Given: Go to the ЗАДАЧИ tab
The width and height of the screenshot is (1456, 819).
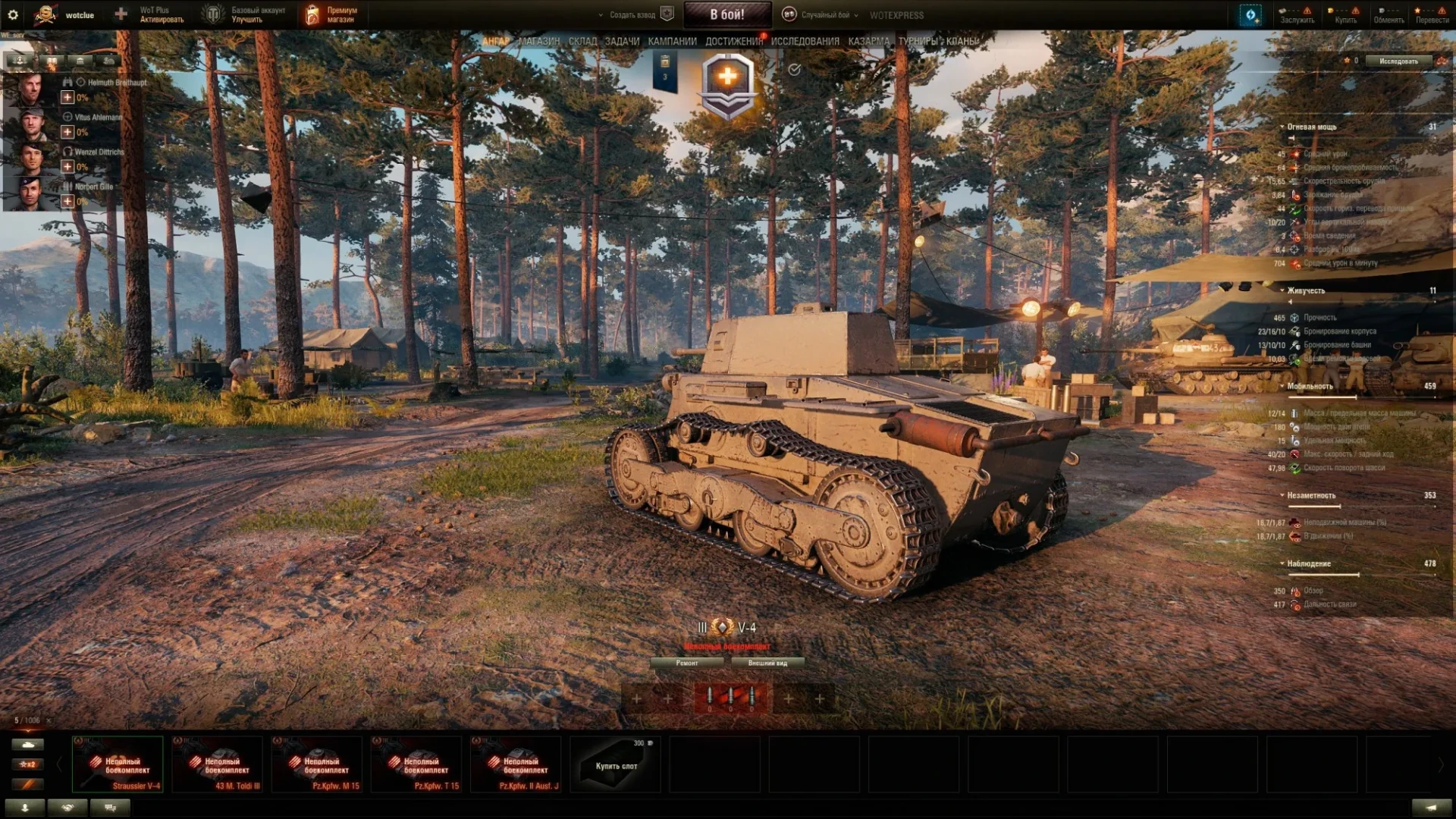Looking at the screenshot, I should [x=622, y=41].
